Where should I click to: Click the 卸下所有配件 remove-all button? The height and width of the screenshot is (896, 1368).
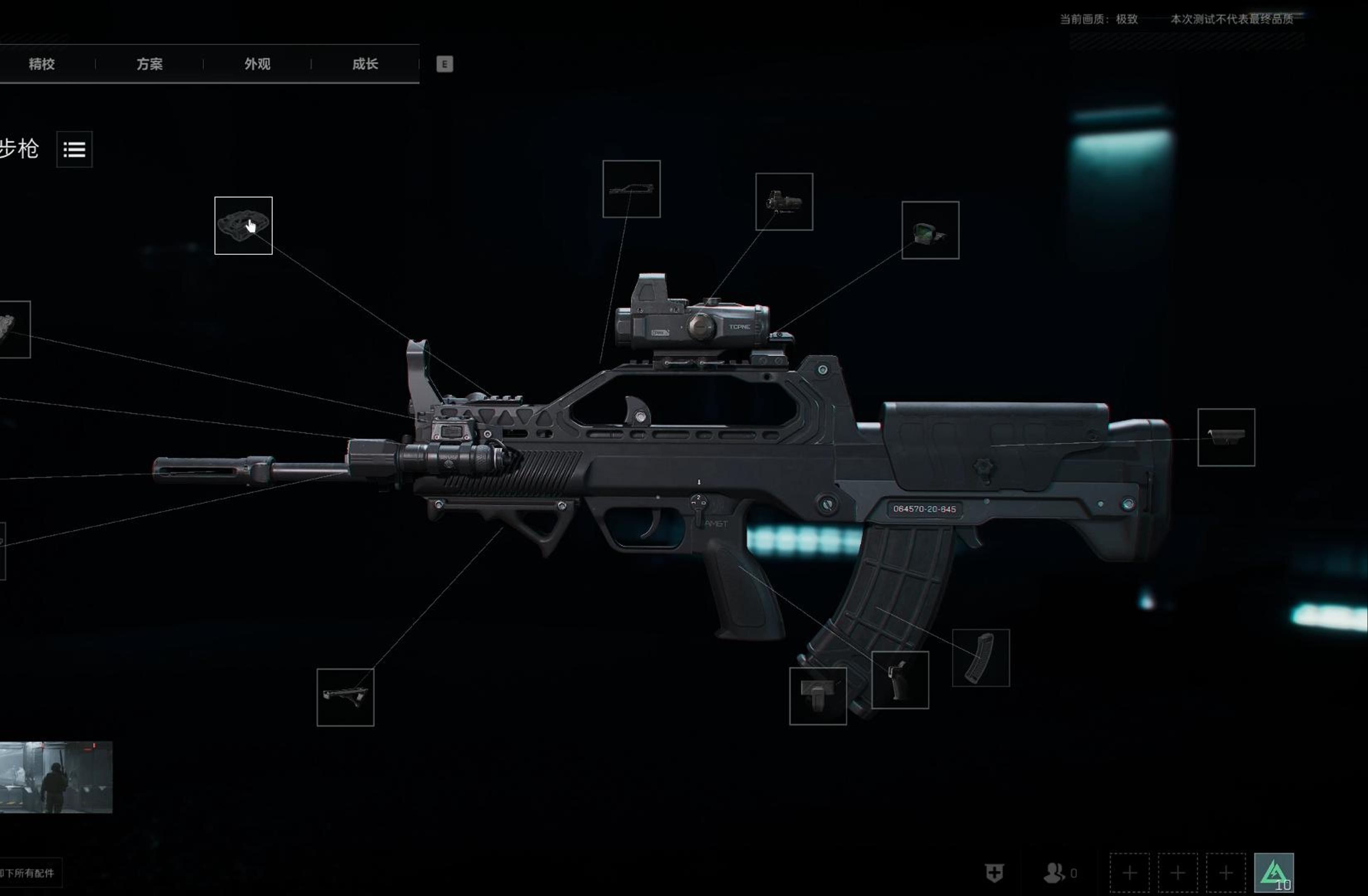[29, 873]
